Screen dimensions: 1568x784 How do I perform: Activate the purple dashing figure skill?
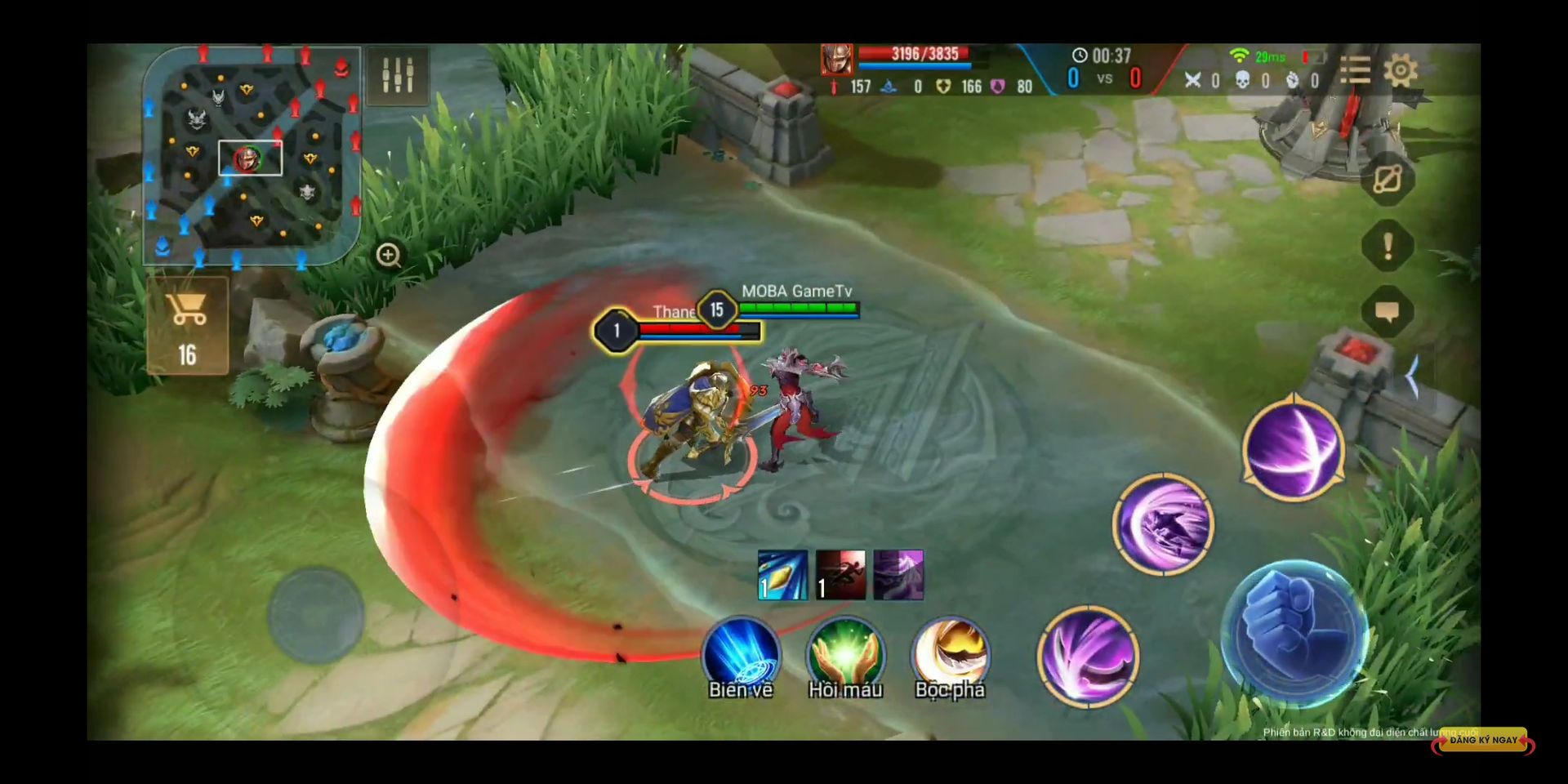(1163, 523)
